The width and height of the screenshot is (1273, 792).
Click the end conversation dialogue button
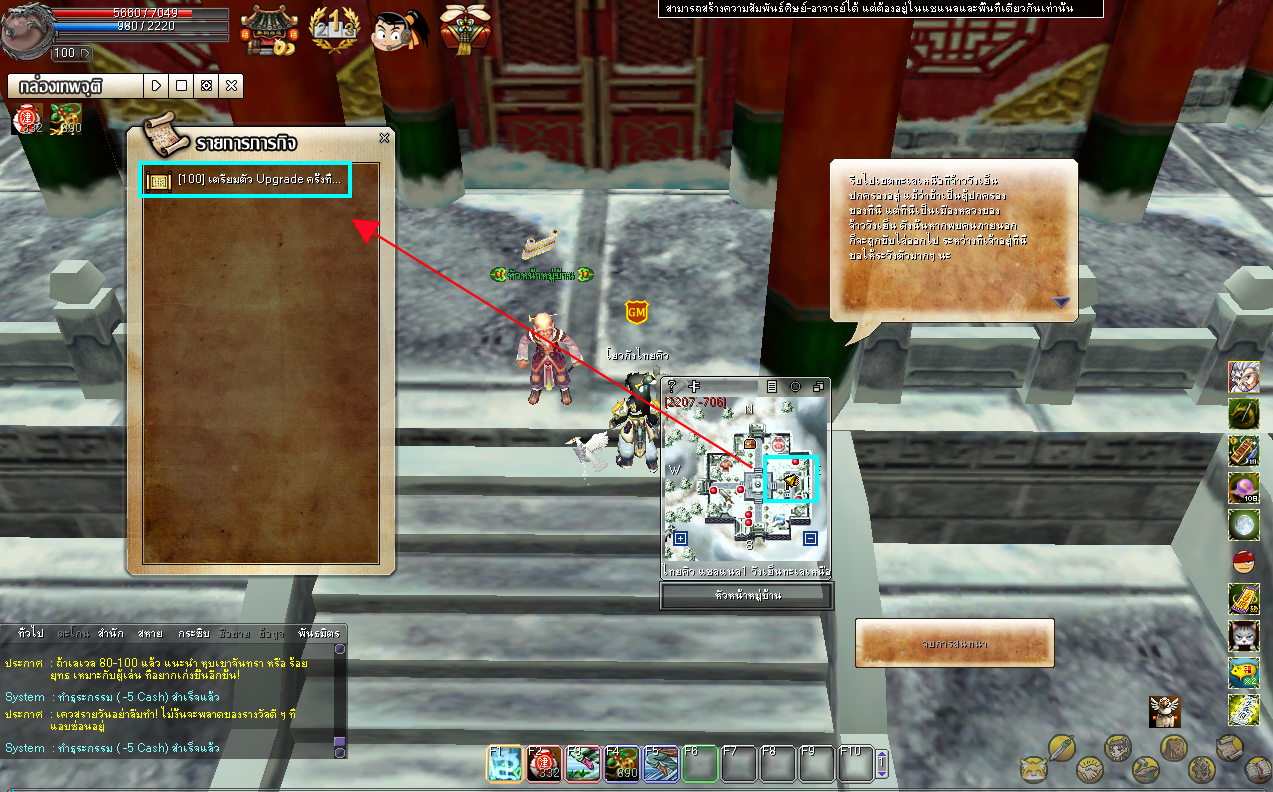[954, 643]
